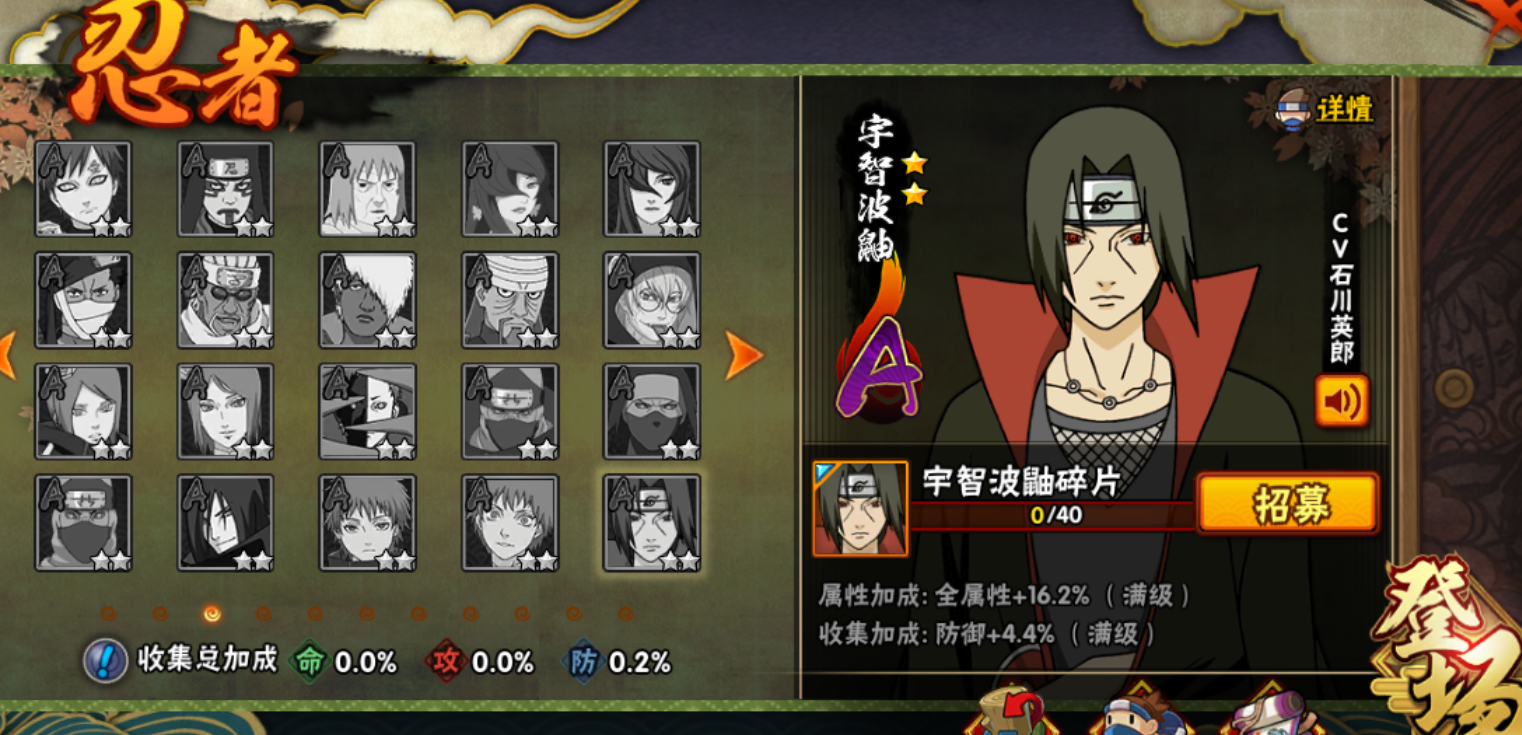Choose Kankuro's face-paint portrait
1522x735 pixels.
click(226, 189)
